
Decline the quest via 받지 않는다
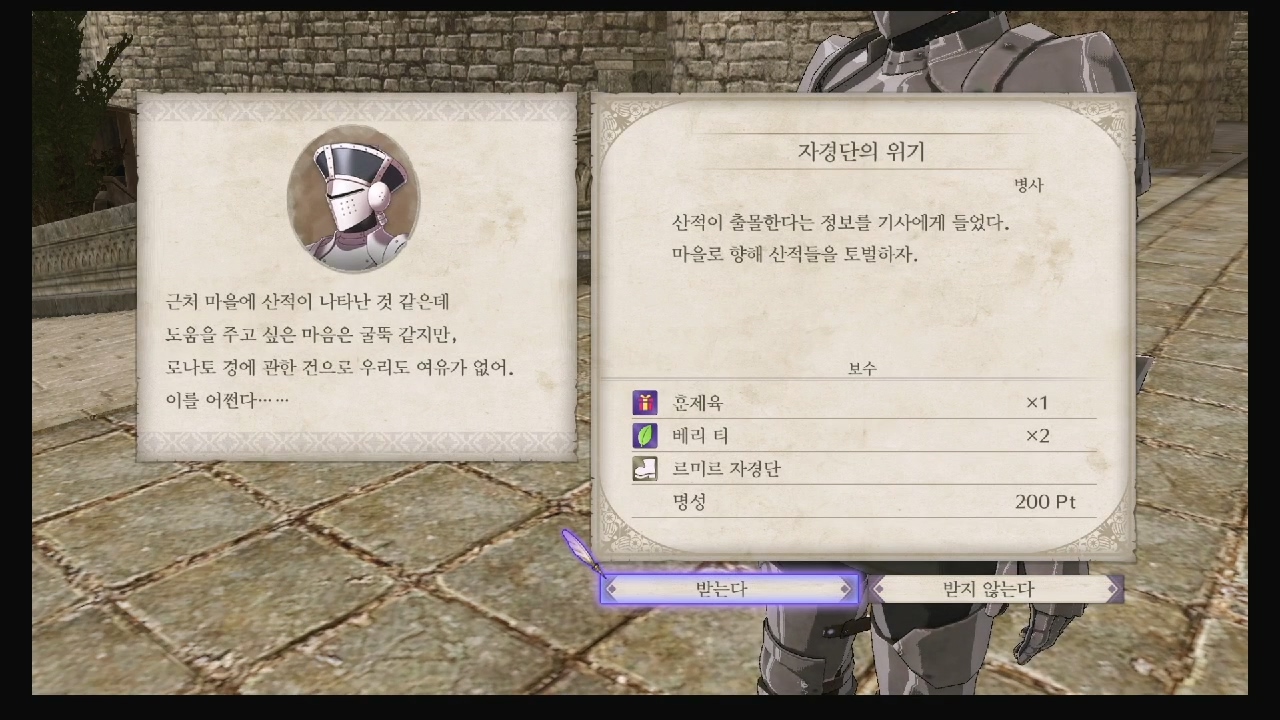point(988,589)
